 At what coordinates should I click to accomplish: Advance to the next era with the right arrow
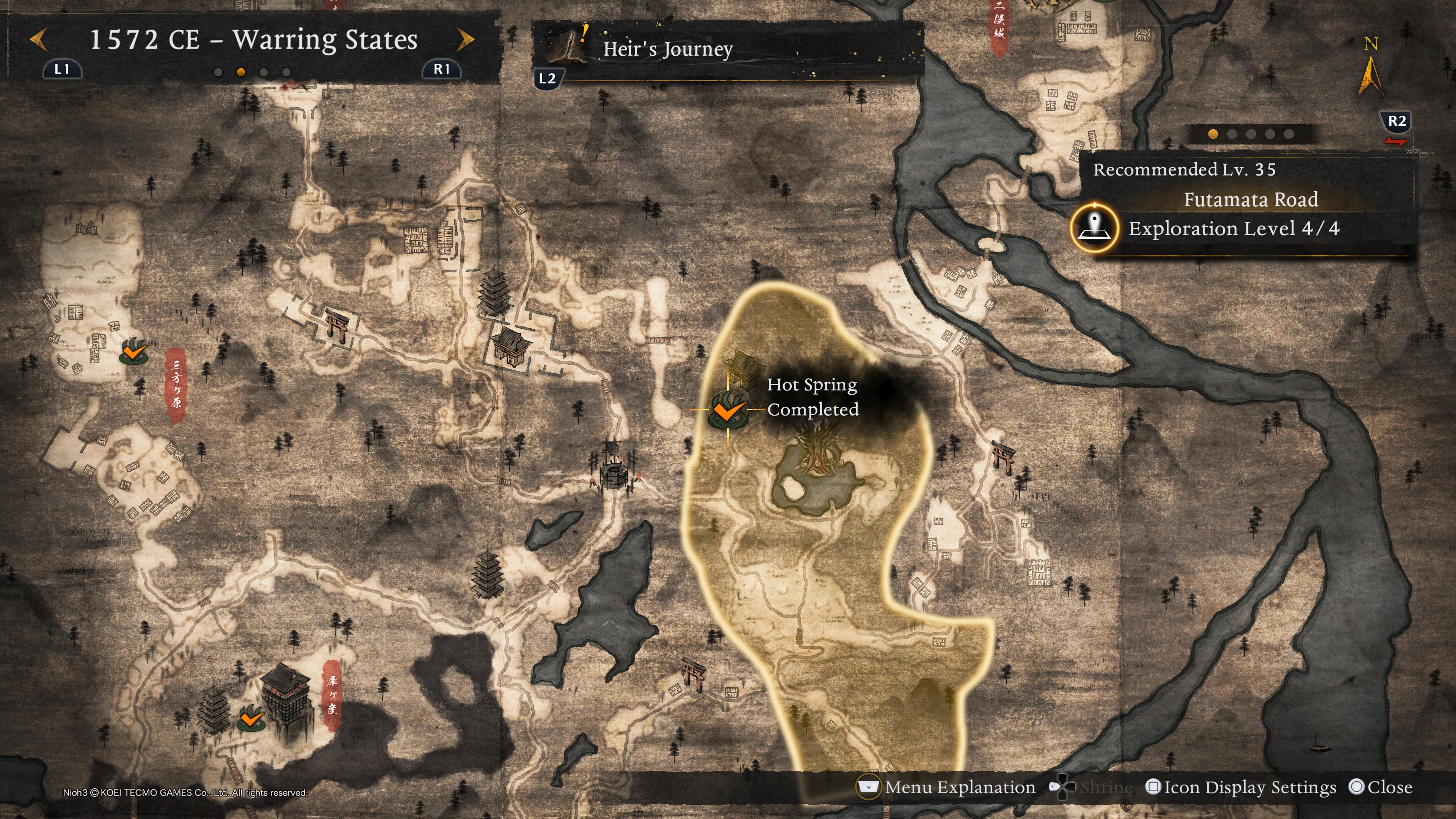tap(465, 40)
